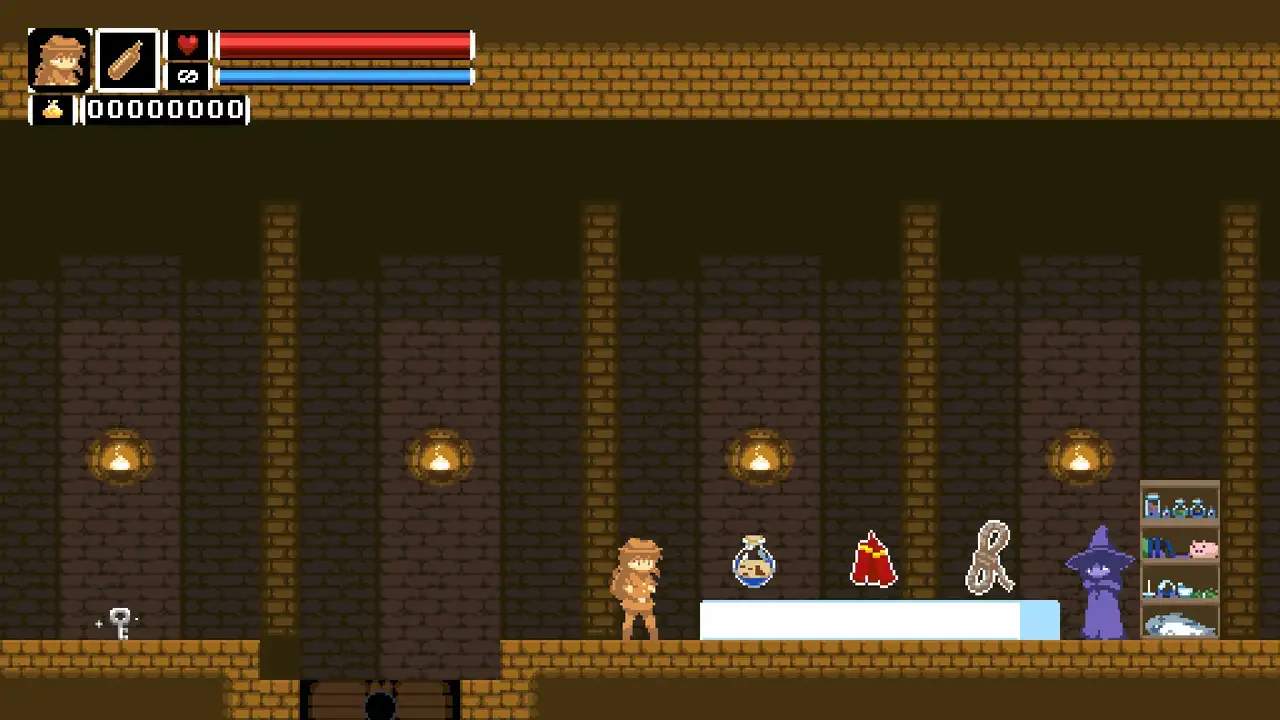The image size is (1280, 720).
Task: Select the equipped baguette weapon slot
Action: click(x=127, y=60)
